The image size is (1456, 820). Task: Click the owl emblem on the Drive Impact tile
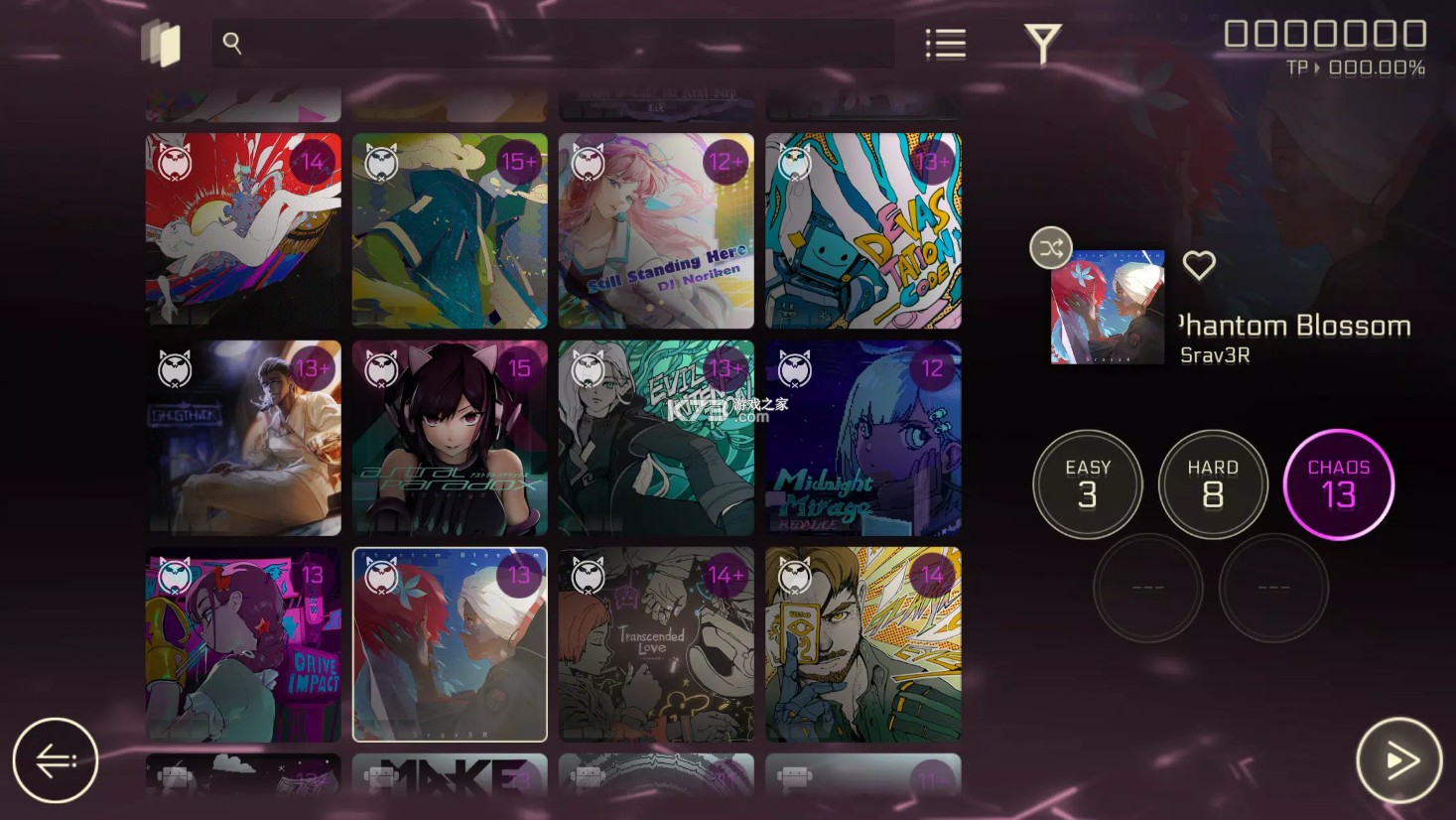pyautogui.click(x=175, y=574)
